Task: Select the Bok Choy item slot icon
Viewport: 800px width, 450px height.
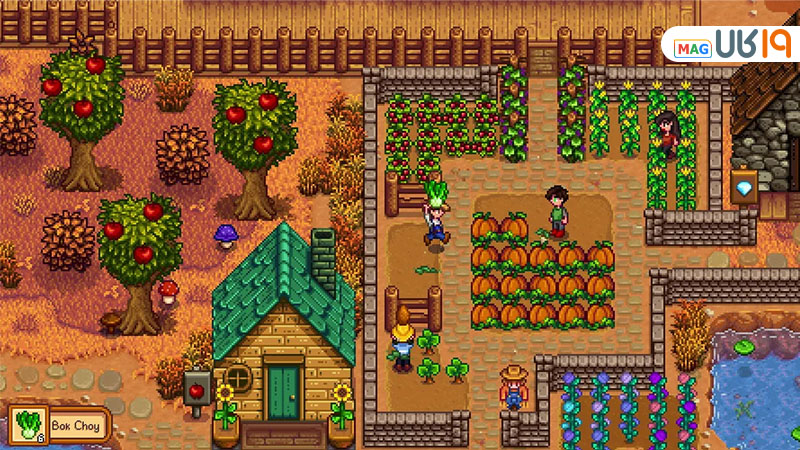Action: click(x=25, y=424)
